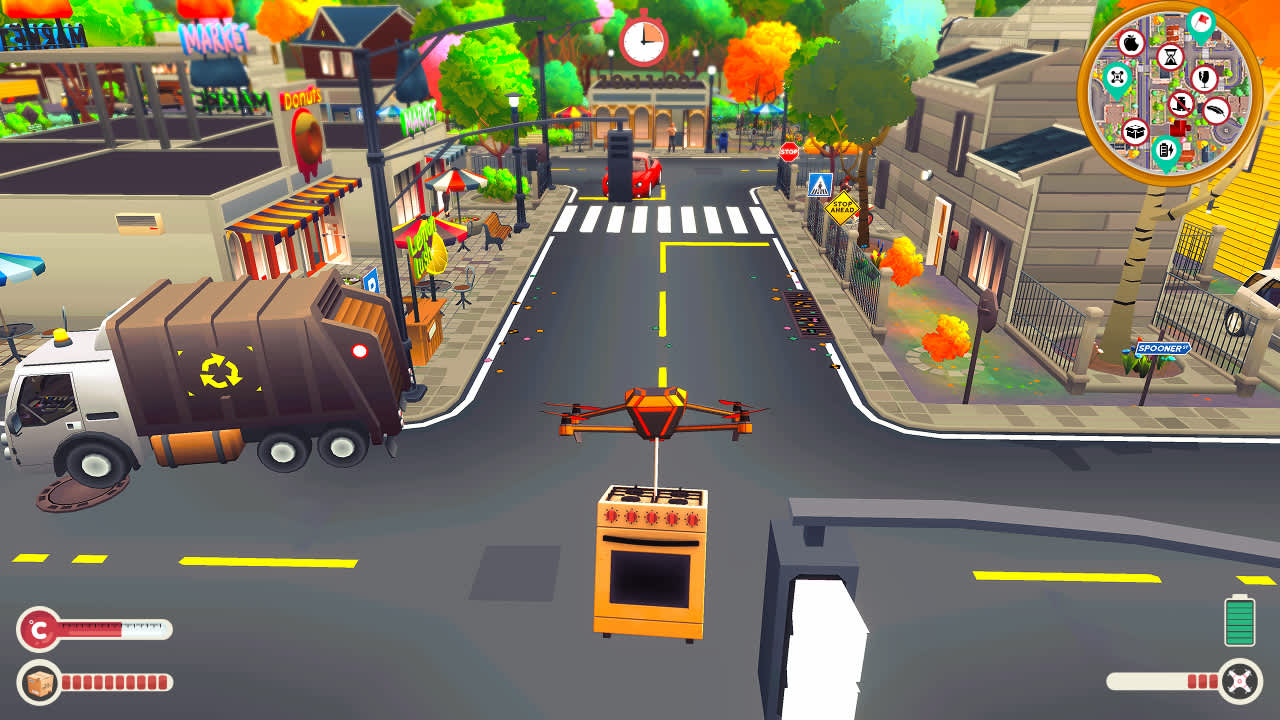Screen dimensions: 1280x720
Task: Click the battery charging station marker on the minimap
Action: (1165, 149)
